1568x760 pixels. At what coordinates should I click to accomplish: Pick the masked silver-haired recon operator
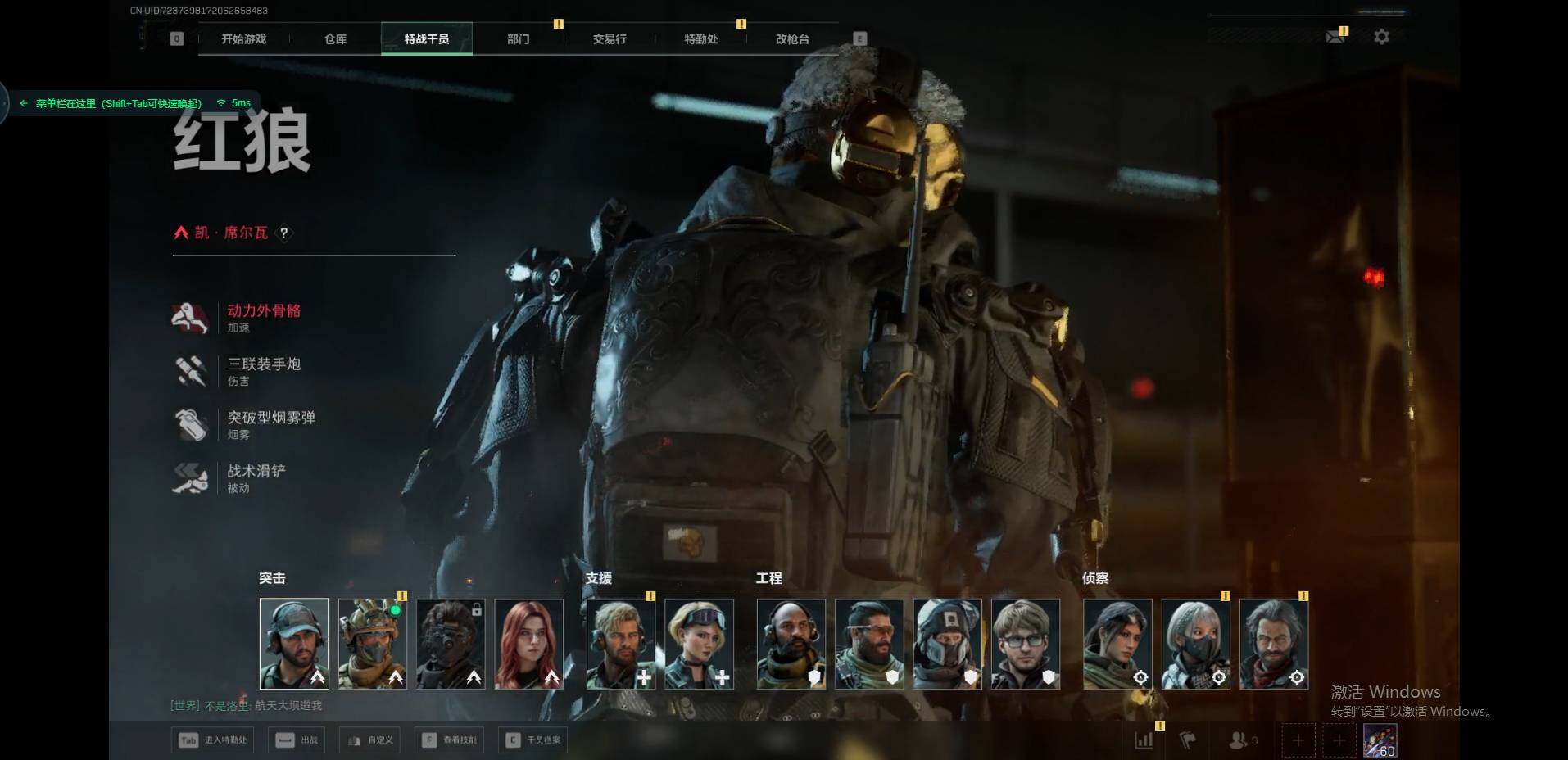click(1195, 644)
